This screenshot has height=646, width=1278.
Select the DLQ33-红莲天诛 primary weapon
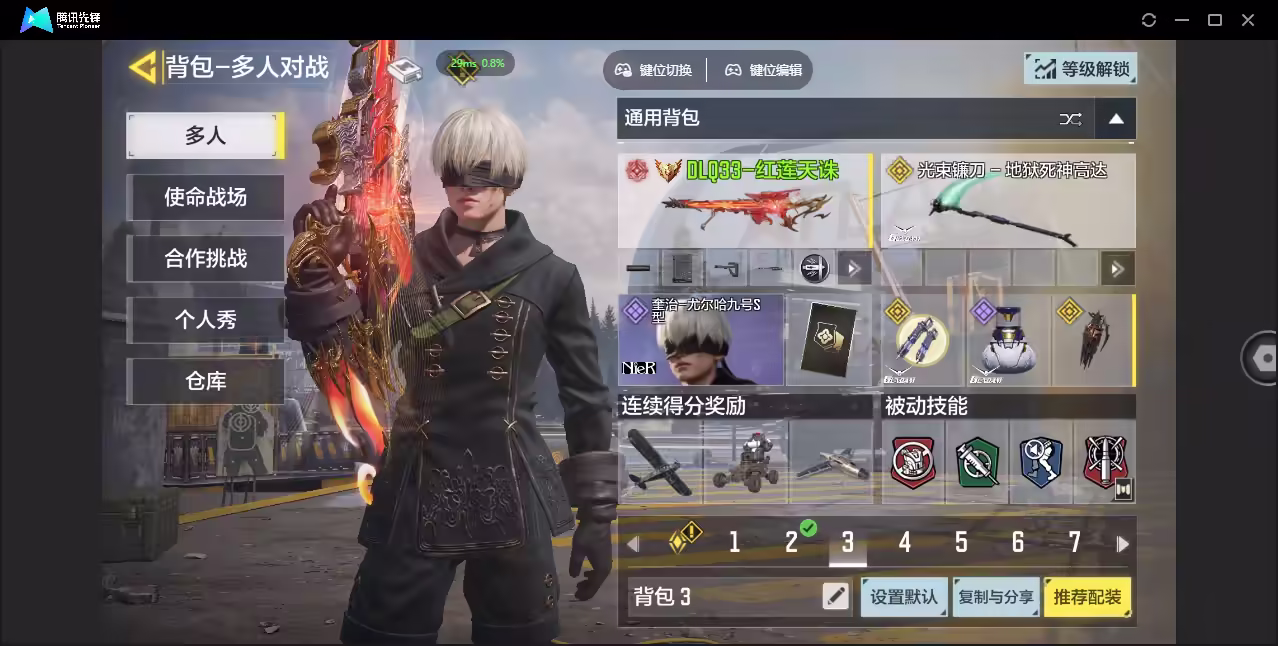point(744,201)
